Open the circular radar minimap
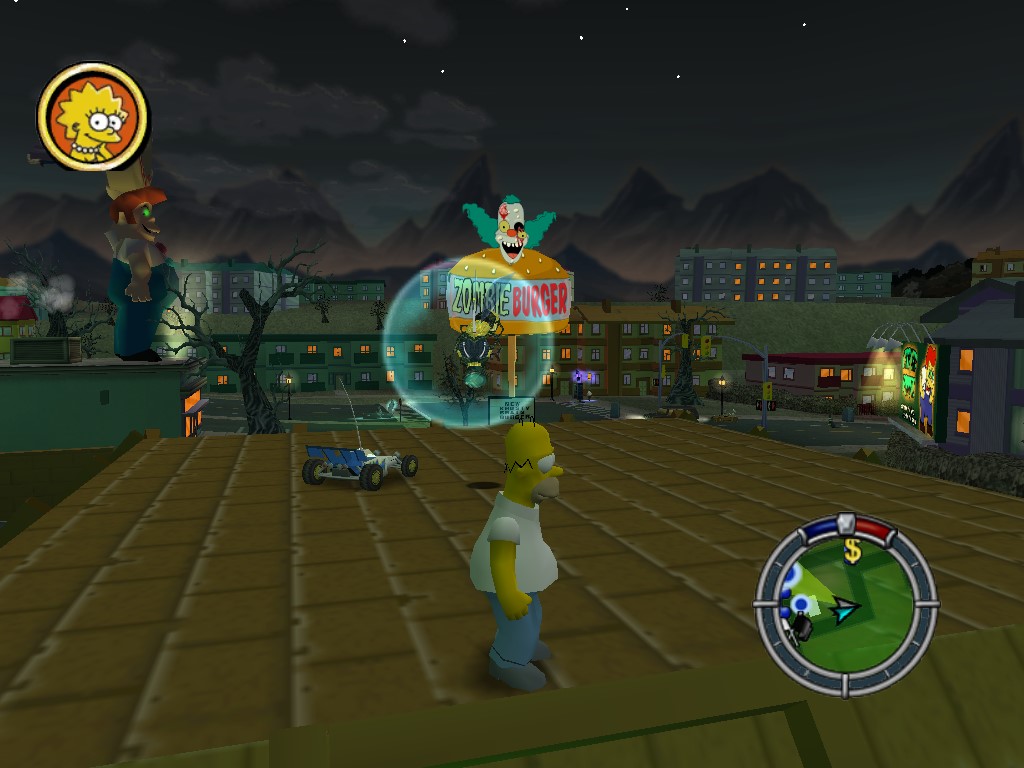The height and width of the screenshot is (768, 1024). [x=846, y=606]
